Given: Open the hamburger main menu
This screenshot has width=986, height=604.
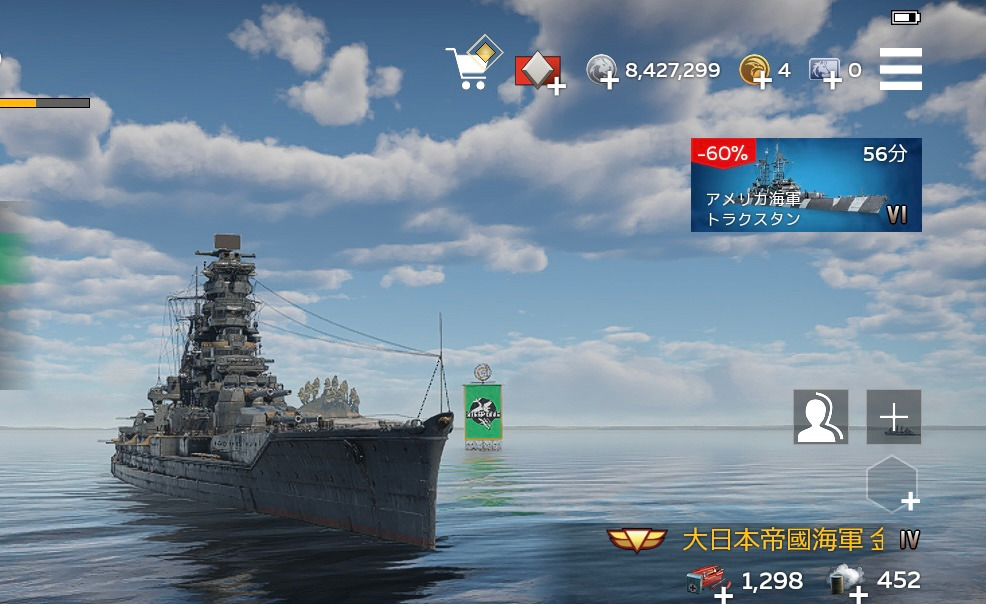Looking at the screenshot, I should tap(900, 70).
